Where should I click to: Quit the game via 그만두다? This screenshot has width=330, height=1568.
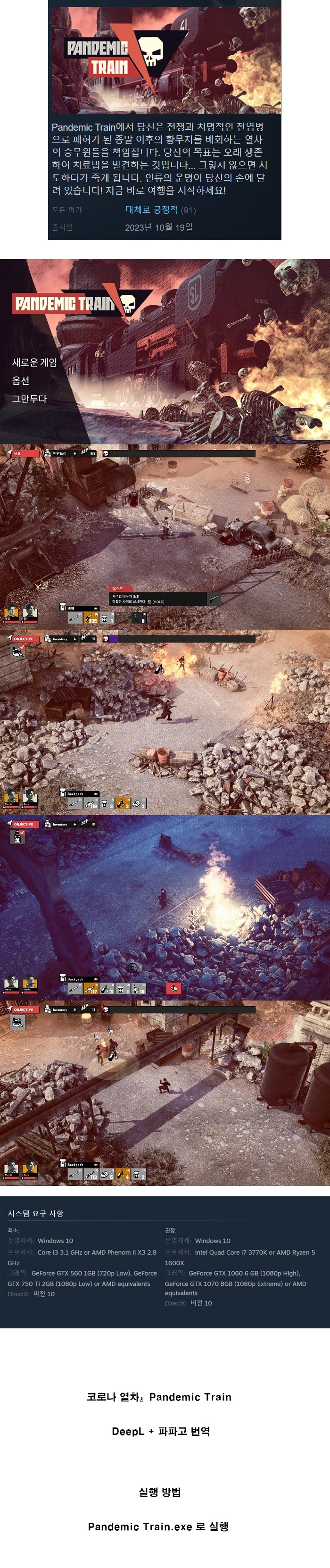29,399
